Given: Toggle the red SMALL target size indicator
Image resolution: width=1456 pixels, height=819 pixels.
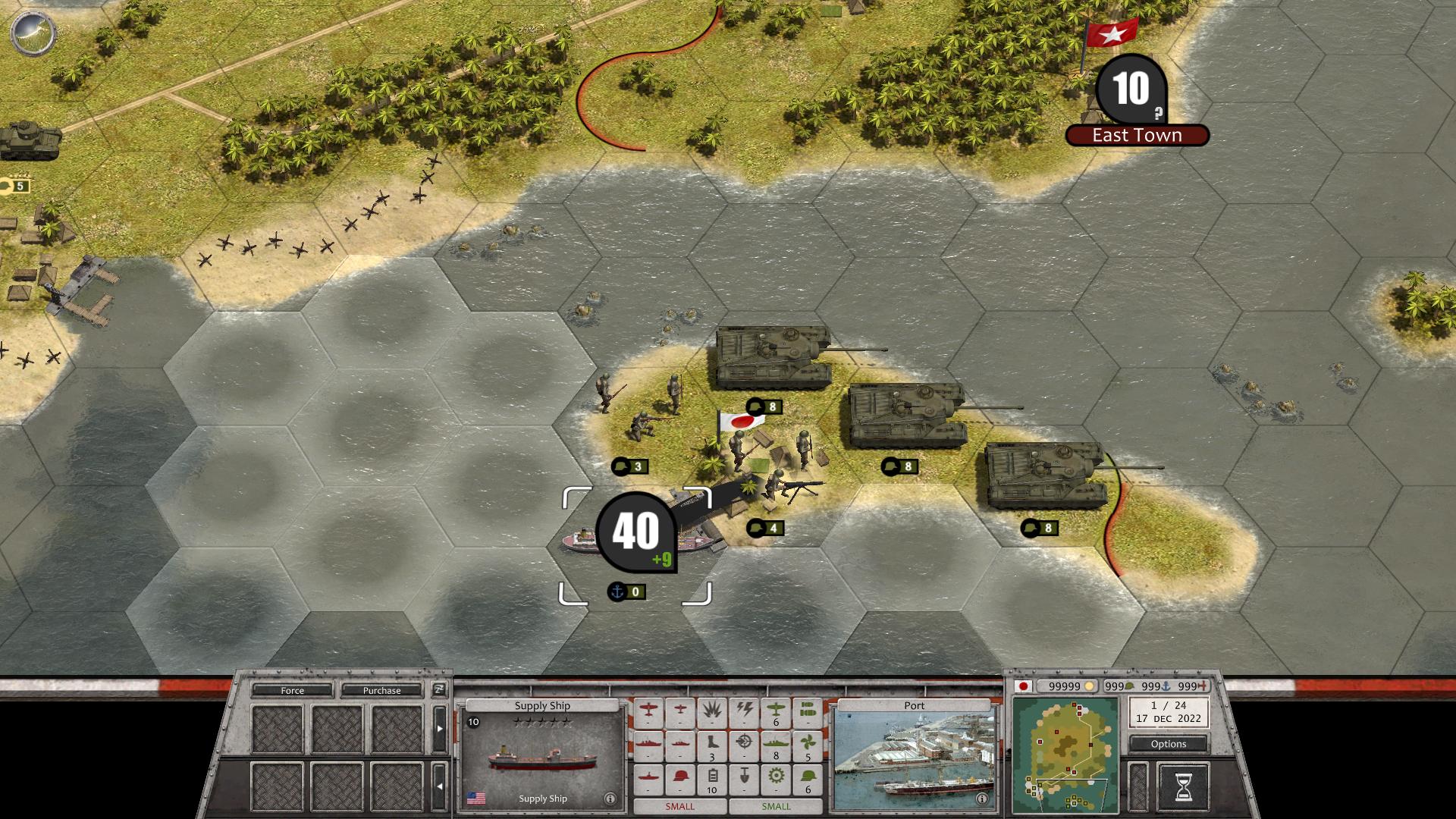Looking at the screenshot, I should (x=679, y=806).
